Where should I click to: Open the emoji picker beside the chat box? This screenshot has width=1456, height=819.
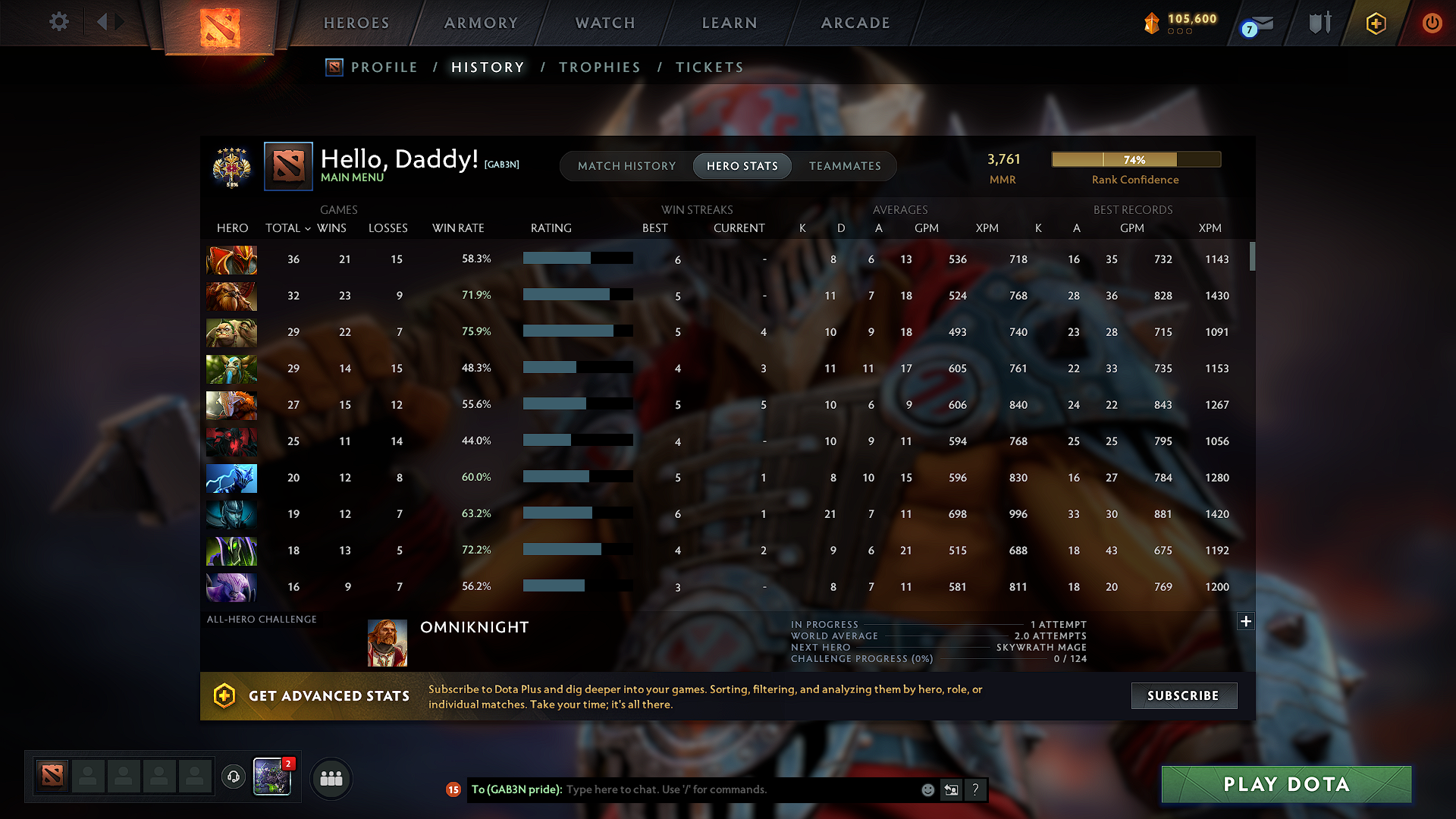coord(927,789)
